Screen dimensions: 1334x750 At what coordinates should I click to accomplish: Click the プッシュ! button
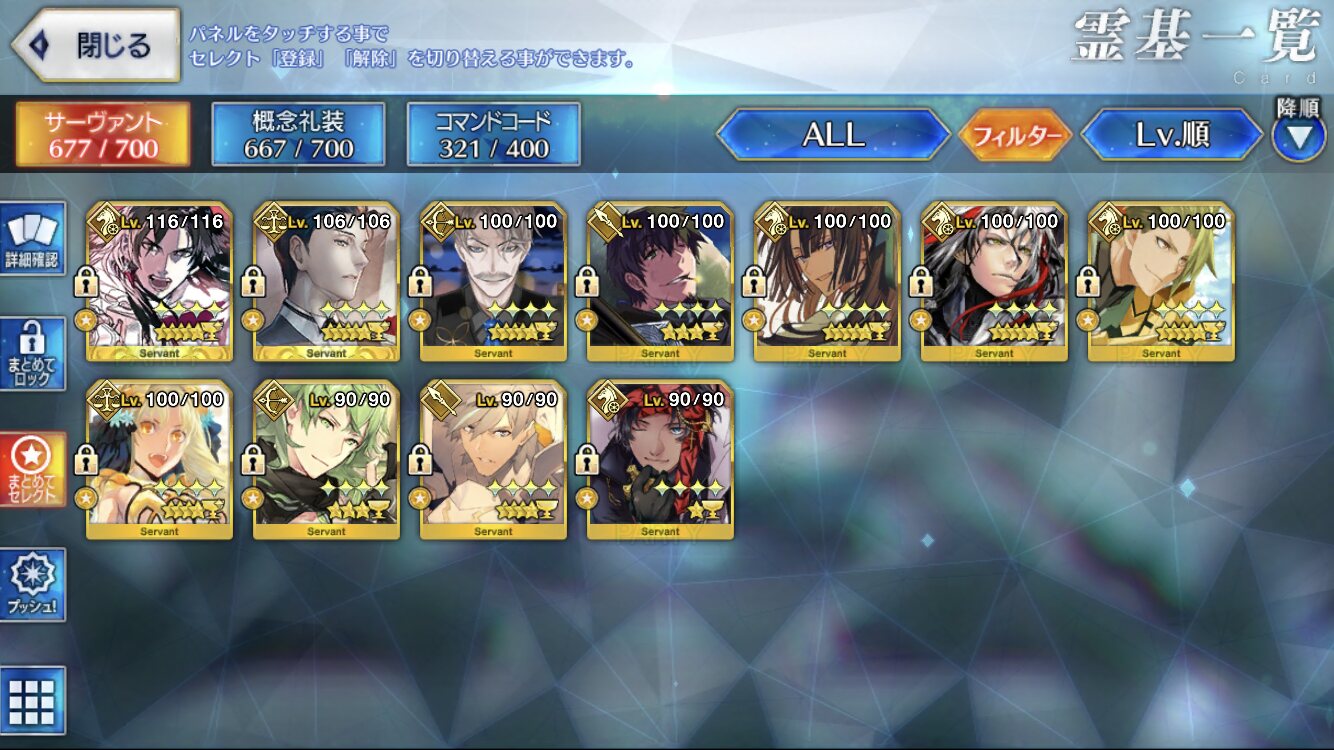[x=33, y=585]
